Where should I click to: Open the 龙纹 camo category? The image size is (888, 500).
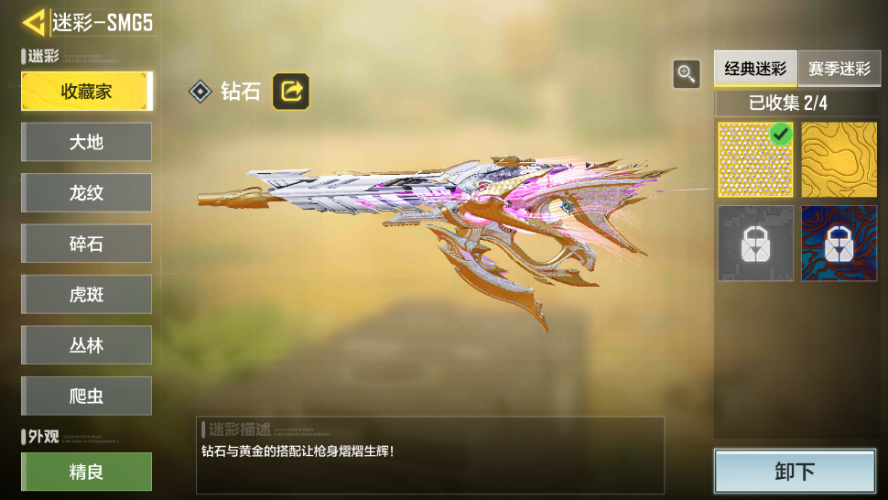[x=86, y=193]
